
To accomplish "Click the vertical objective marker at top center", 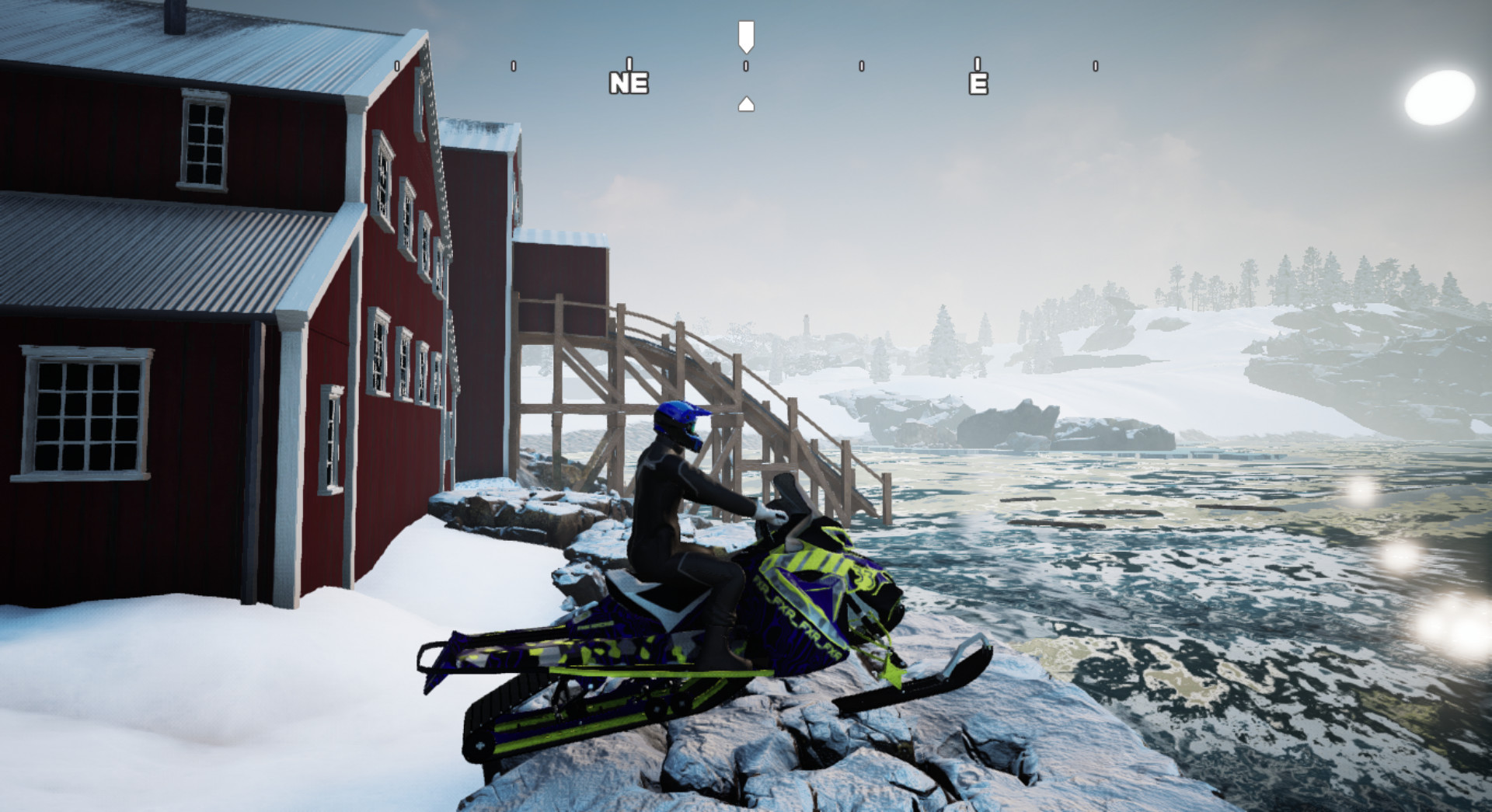I will point(747,35).
